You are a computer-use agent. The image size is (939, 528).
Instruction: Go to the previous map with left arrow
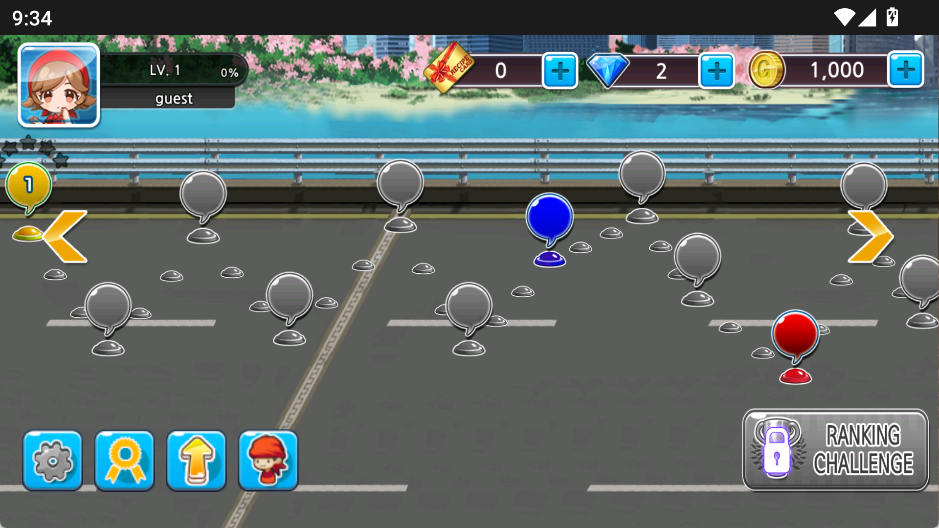(65, 236)
